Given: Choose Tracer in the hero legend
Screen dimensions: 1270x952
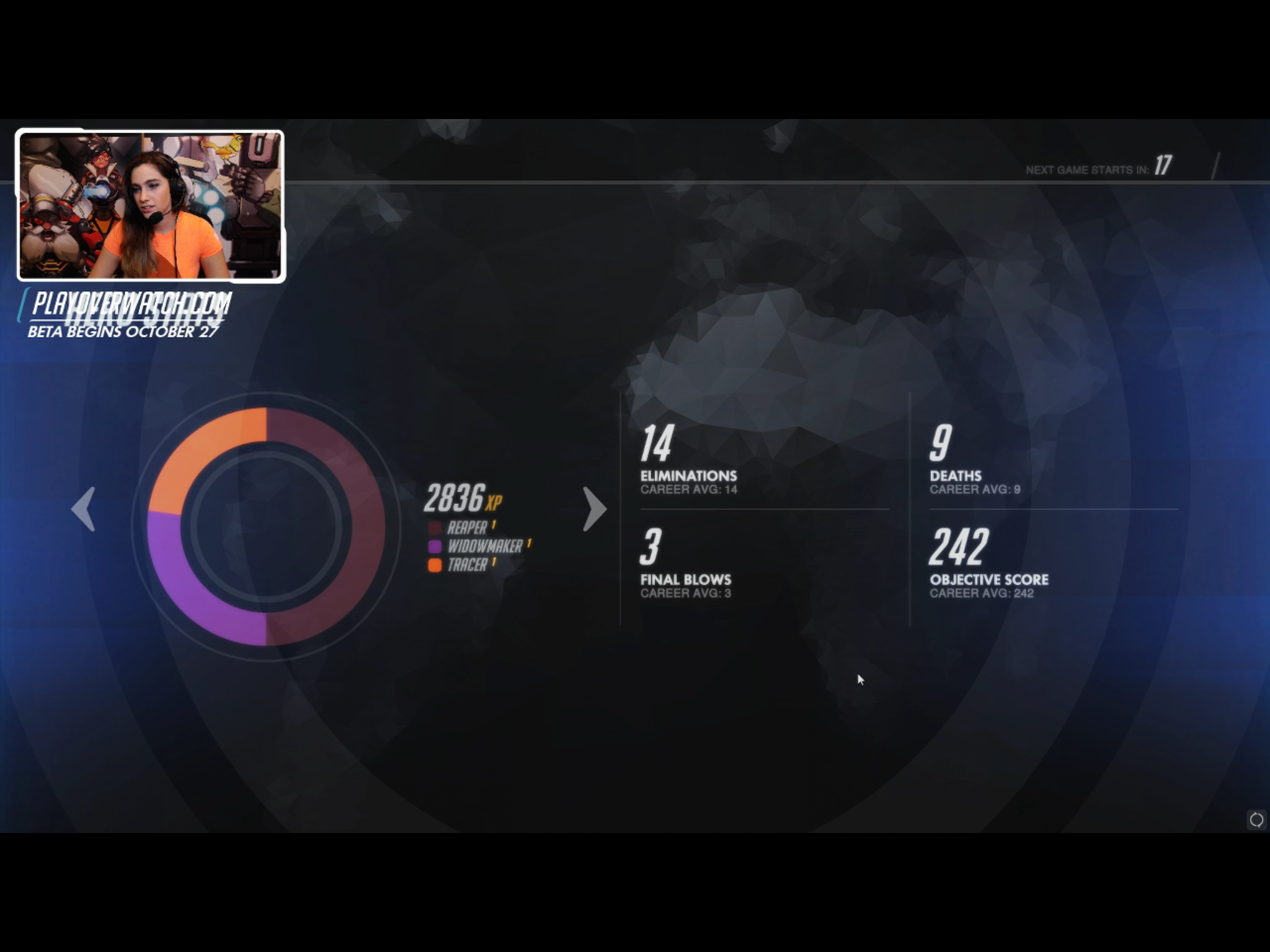Looking at the screenshot, I should [466, 565].
